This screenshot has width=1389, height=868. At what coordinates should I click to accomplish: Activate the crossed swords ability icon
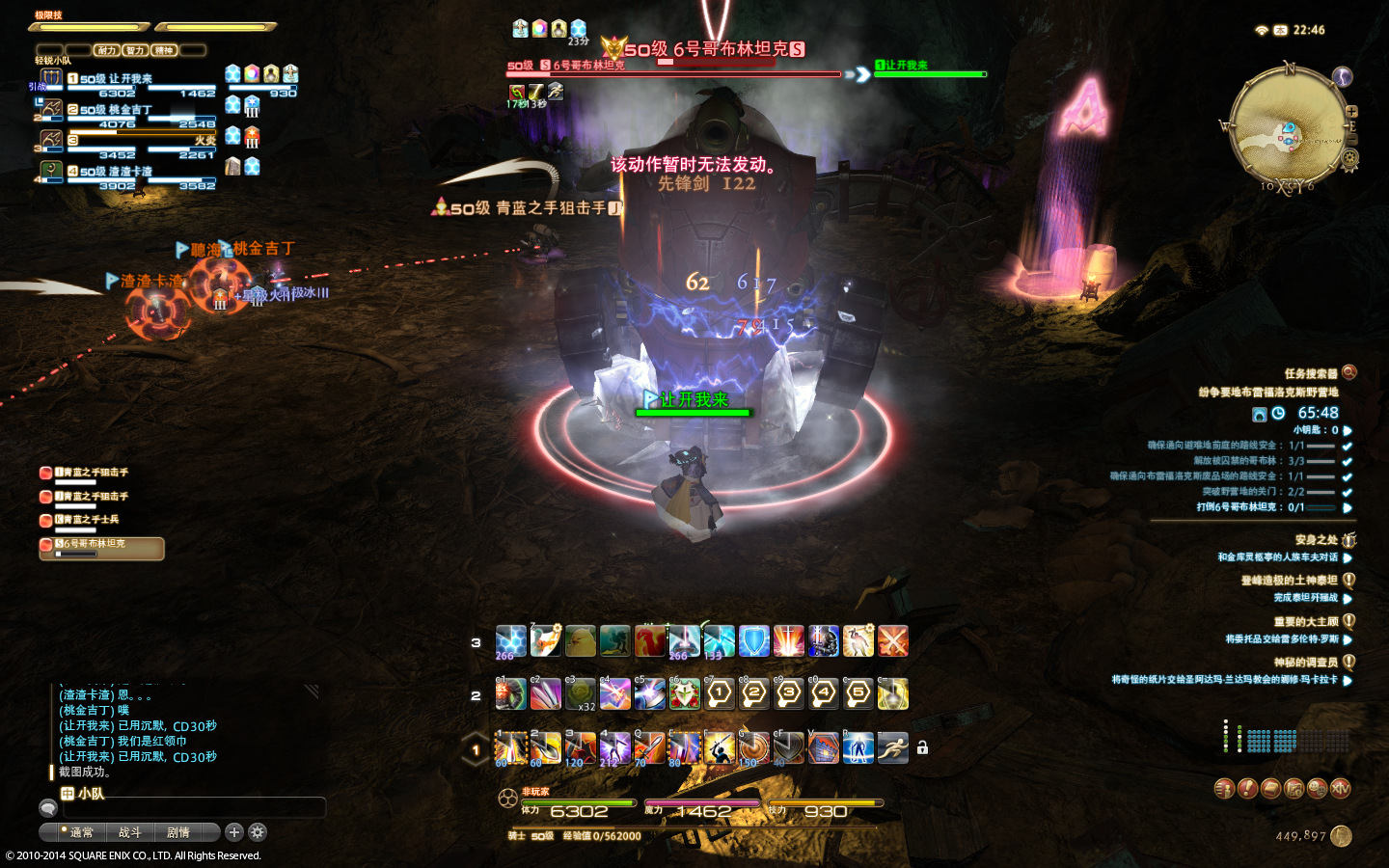coord(892,641)
